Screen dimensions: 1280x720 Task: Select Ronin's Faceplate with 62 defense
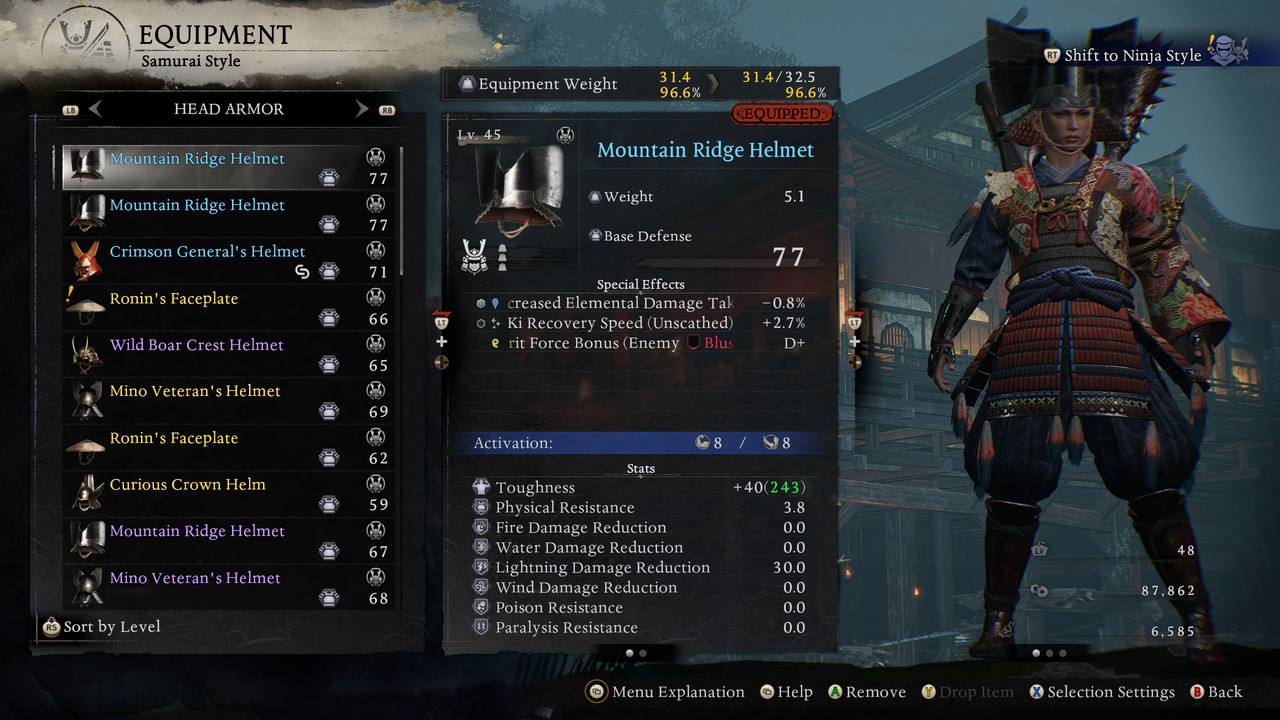point(174,439)
